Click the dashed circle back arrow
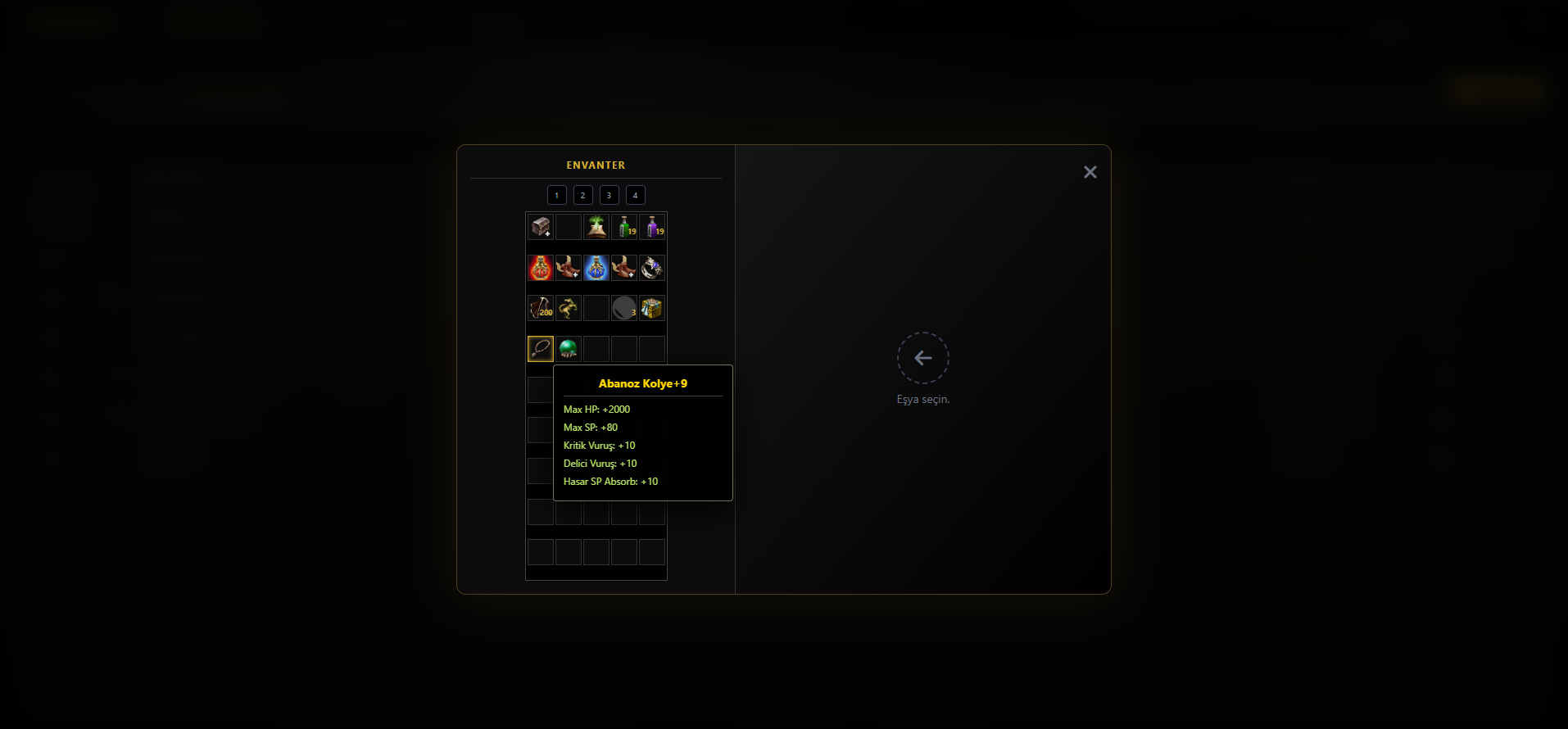Screen dimensions: 1568x729 (x=923, y=358)
